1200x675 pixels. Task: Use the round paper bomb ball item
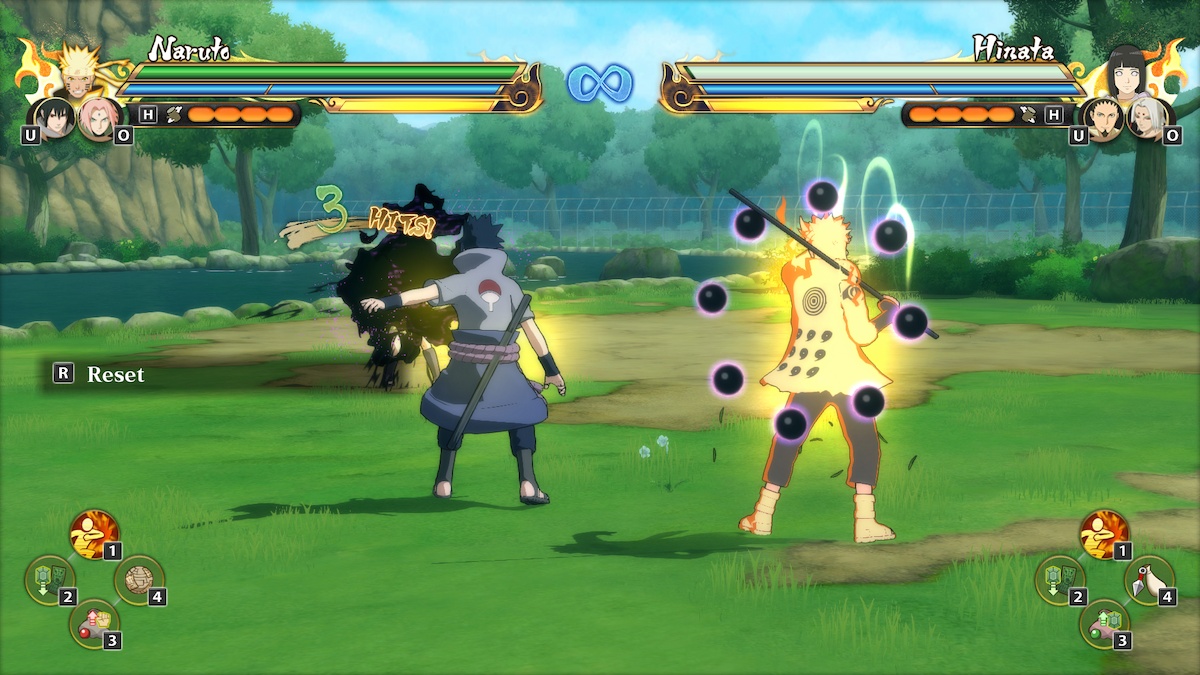tap(137, 579)
